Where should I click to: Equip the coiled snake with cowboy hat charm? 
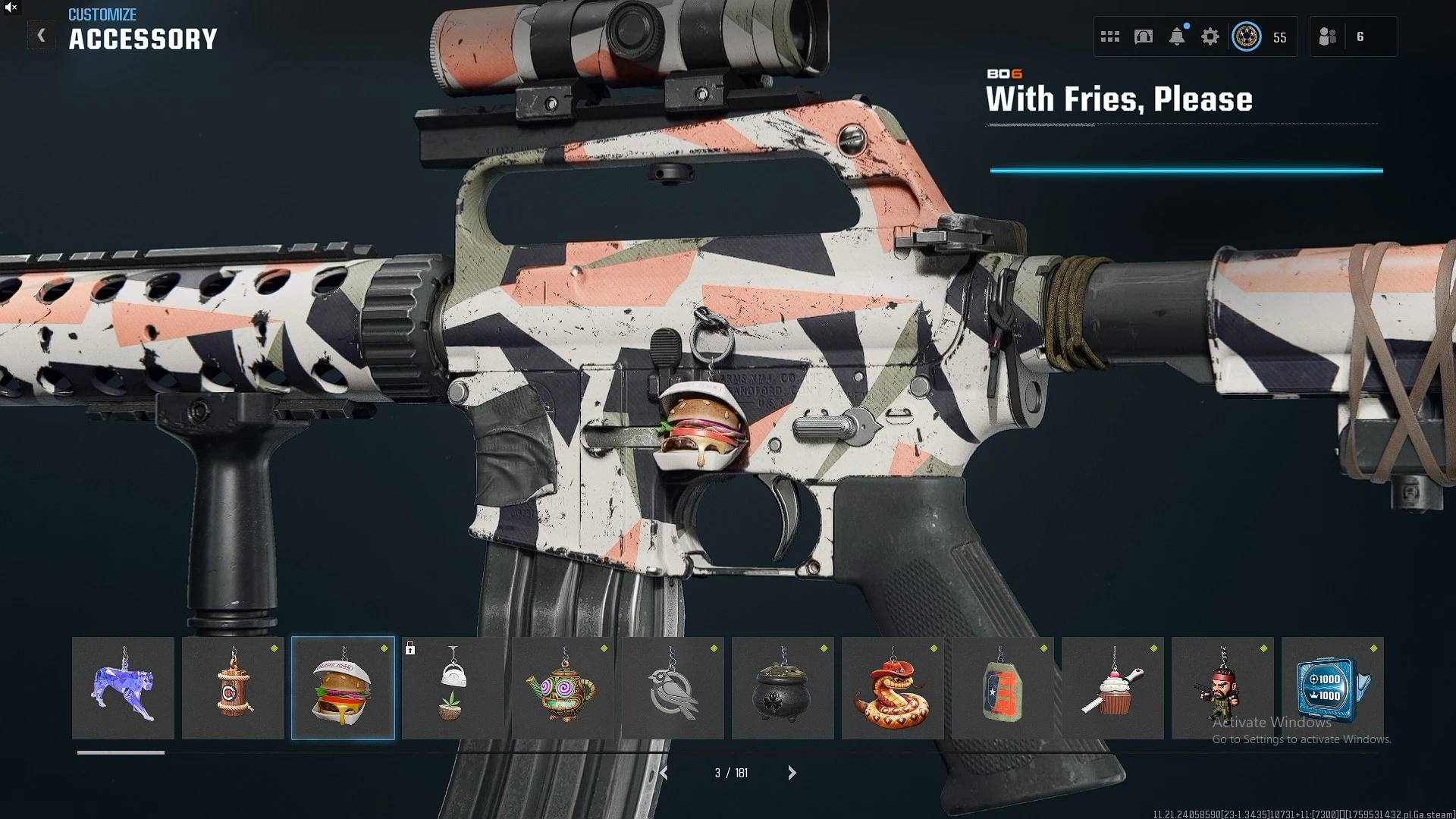[893, 688]
